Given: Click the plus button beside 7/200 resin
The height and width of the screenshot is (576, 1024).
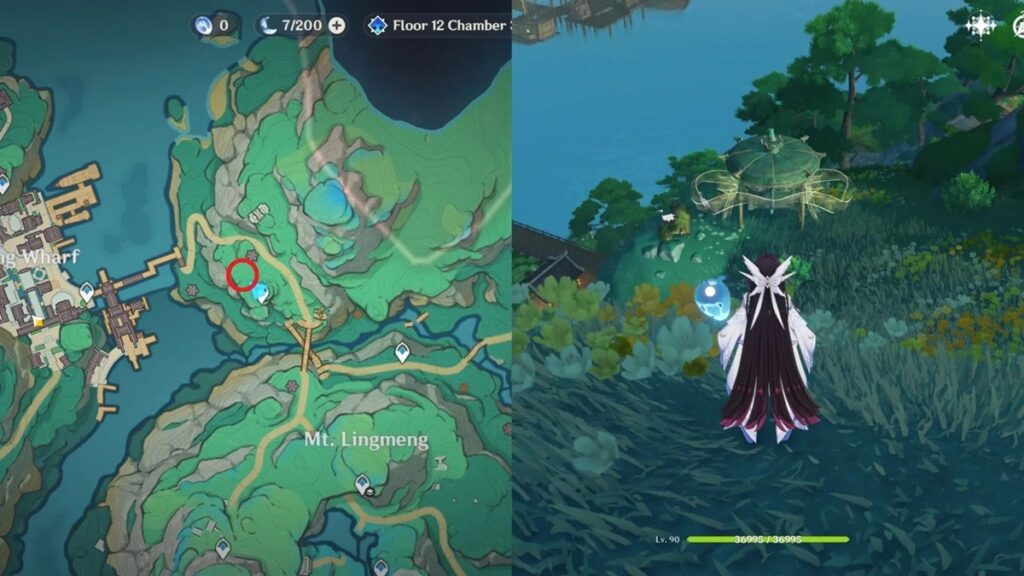Looking at the screenshot, I should coord(337,25).
